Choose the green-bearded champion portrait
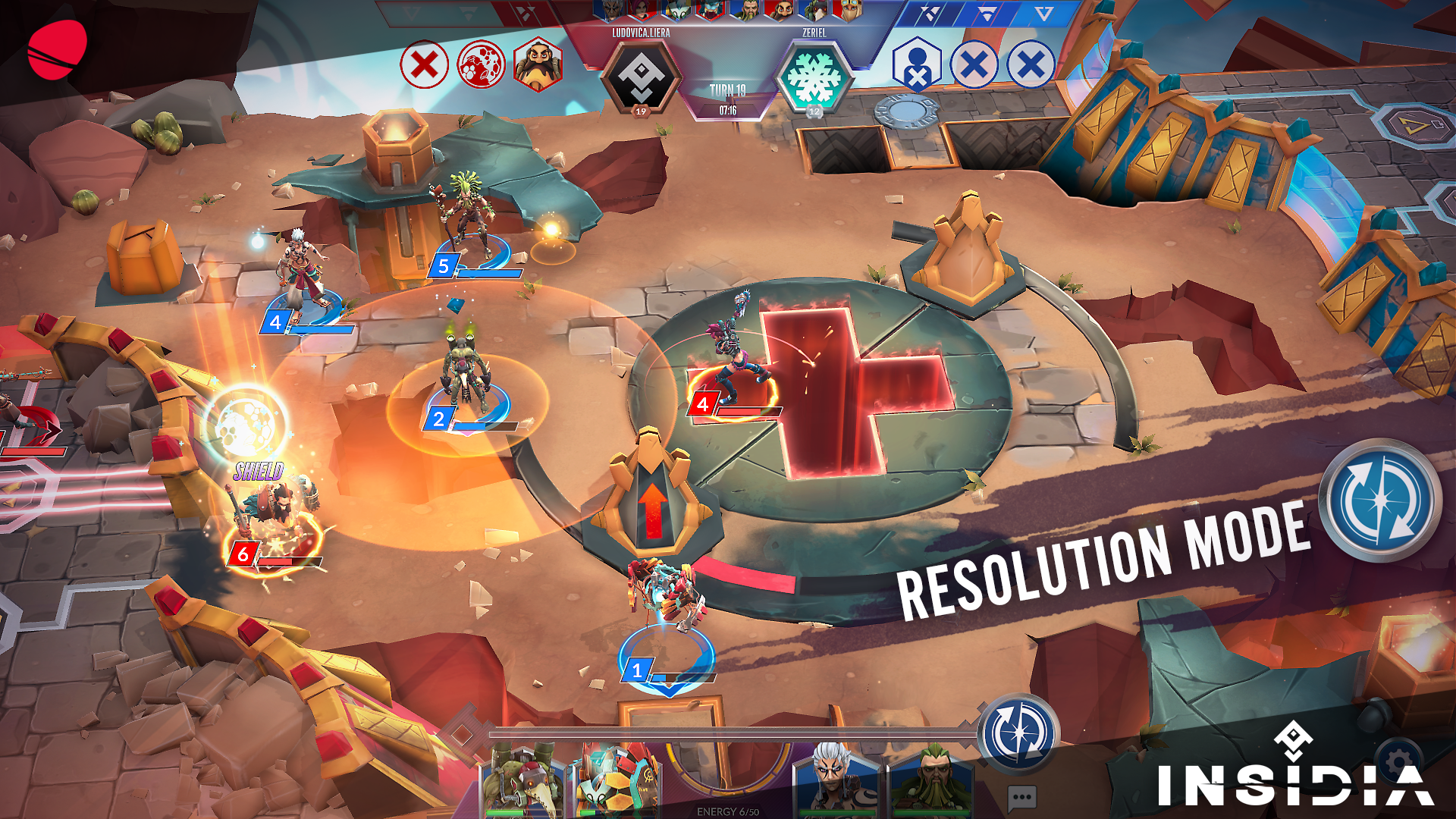The image size is (1456, 819). pos(932,781)
